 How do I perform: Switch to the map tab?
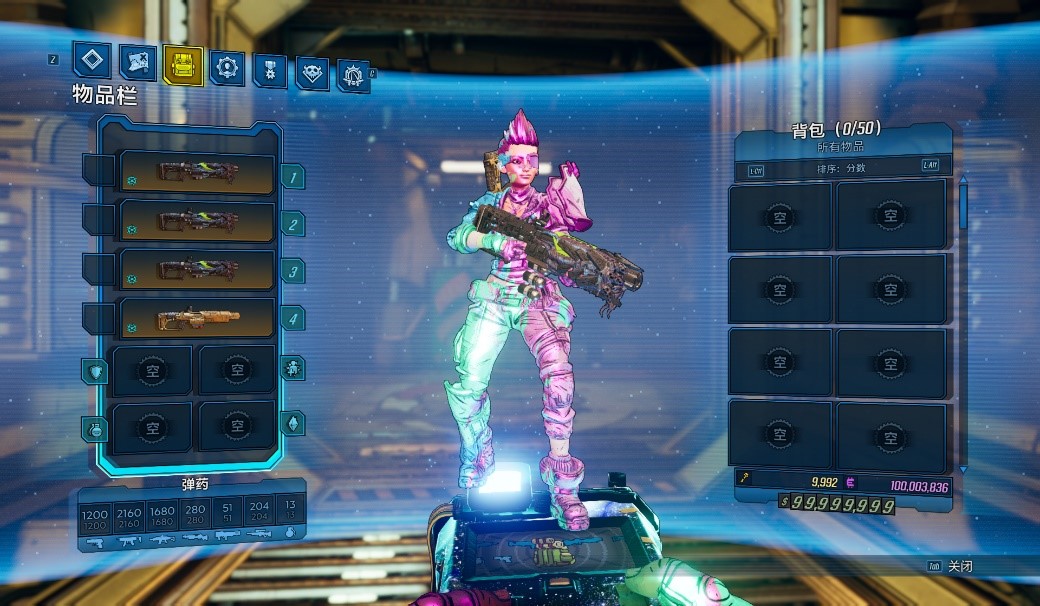[138, 63]
